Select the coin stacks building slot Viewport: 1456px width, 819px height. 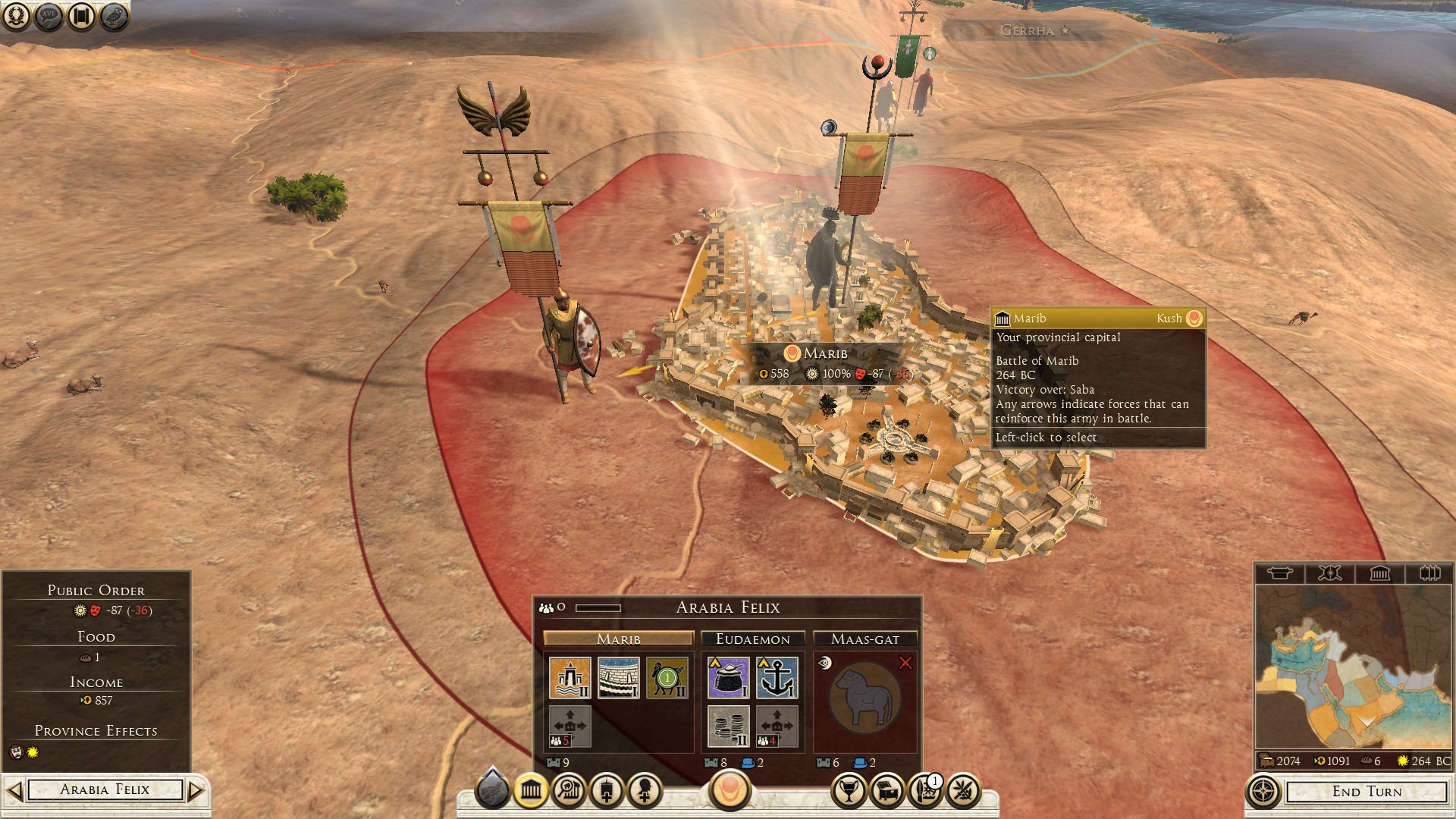click(728, 726)
